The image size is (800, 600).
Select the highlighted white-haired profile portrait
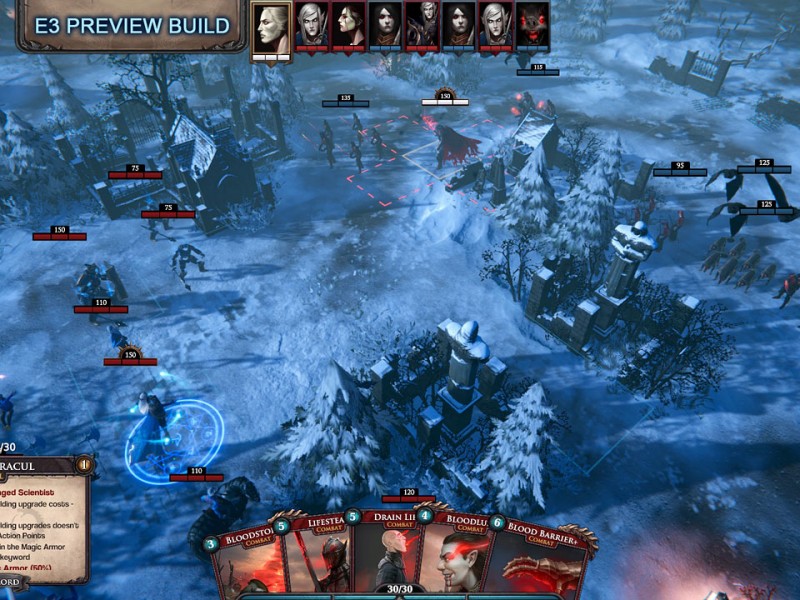click(x=270, y=26)
